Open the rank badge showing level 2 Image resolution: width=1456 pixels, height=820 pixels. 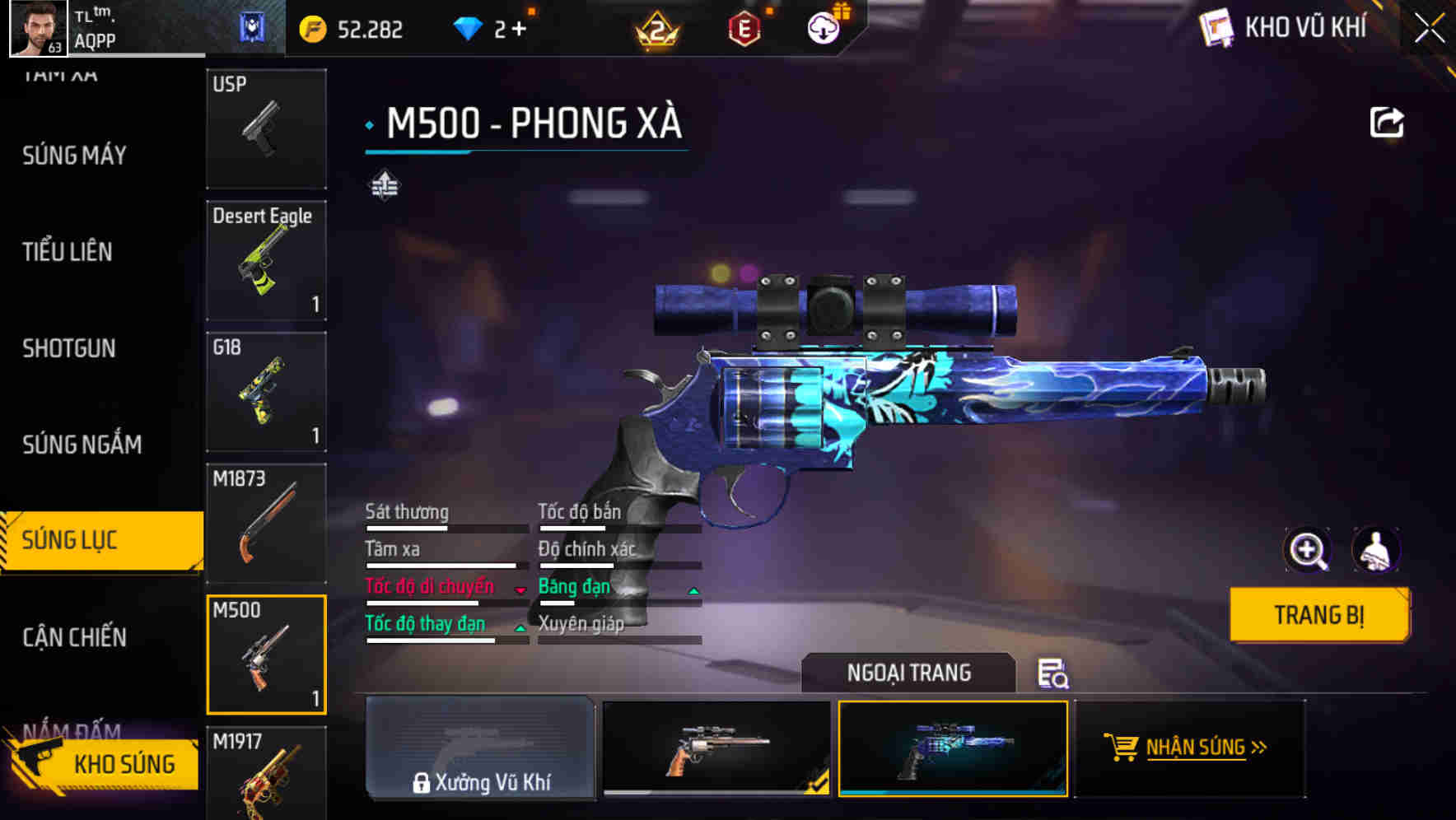click(x=659, y=27)
